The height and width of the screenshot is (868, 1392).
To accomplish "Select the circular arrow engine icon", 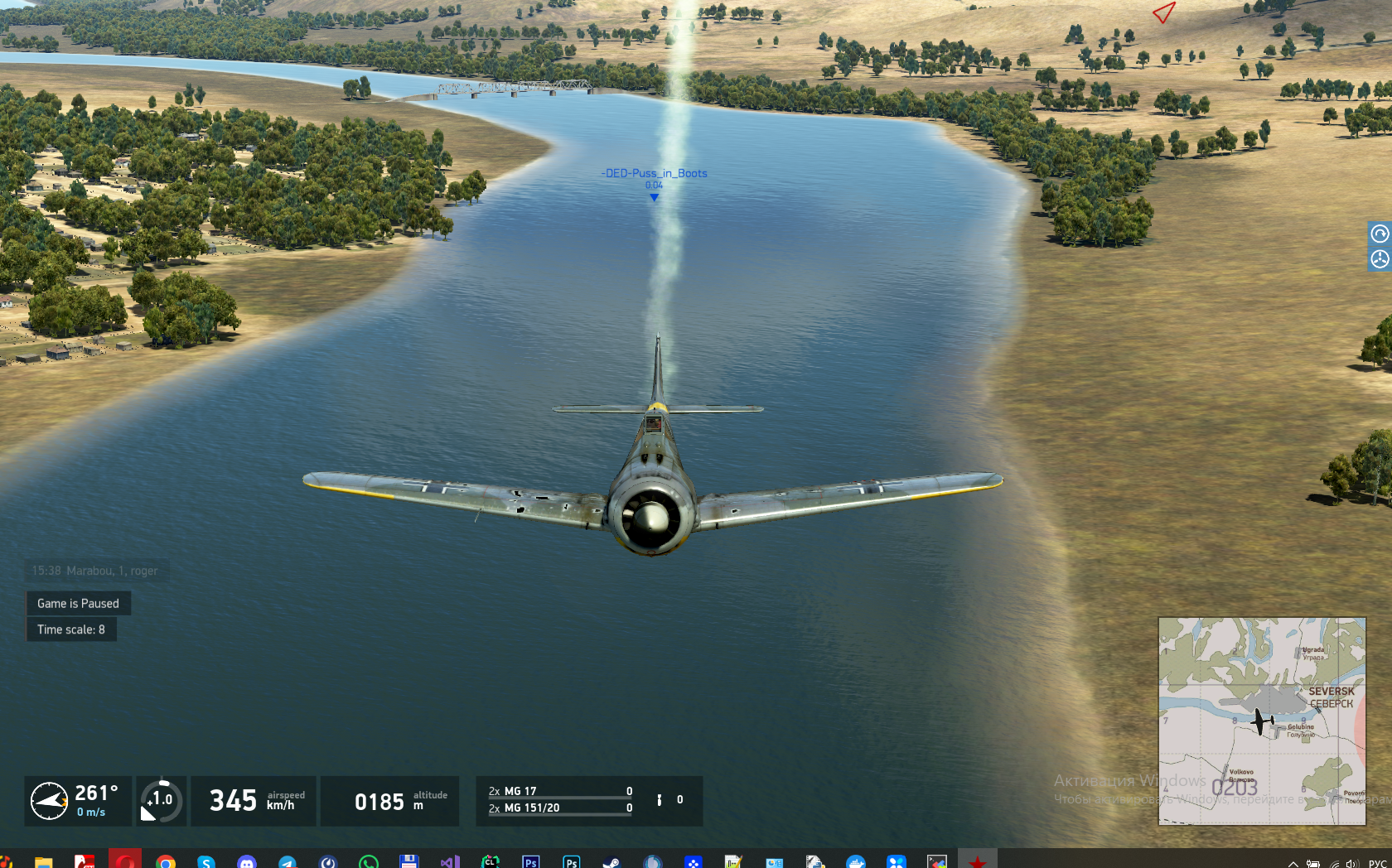I will tap(1380, 234).
